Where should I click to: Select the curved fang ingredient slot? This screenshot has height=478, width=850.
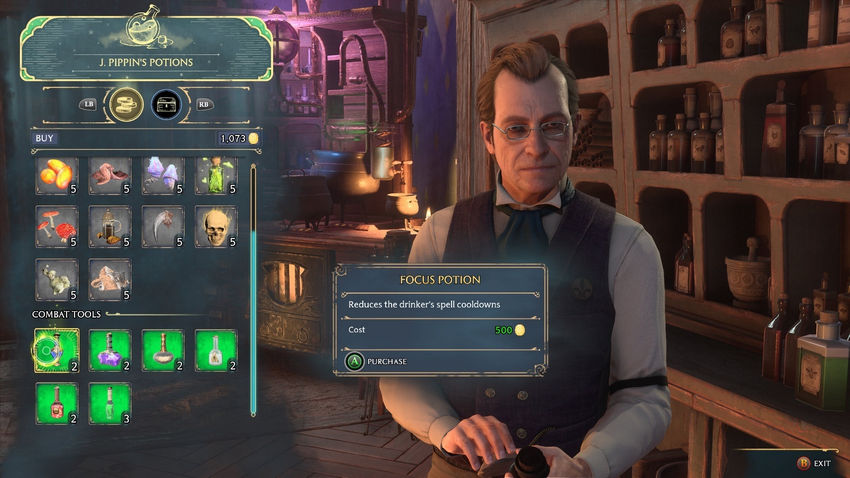click(x=163, y=227)
